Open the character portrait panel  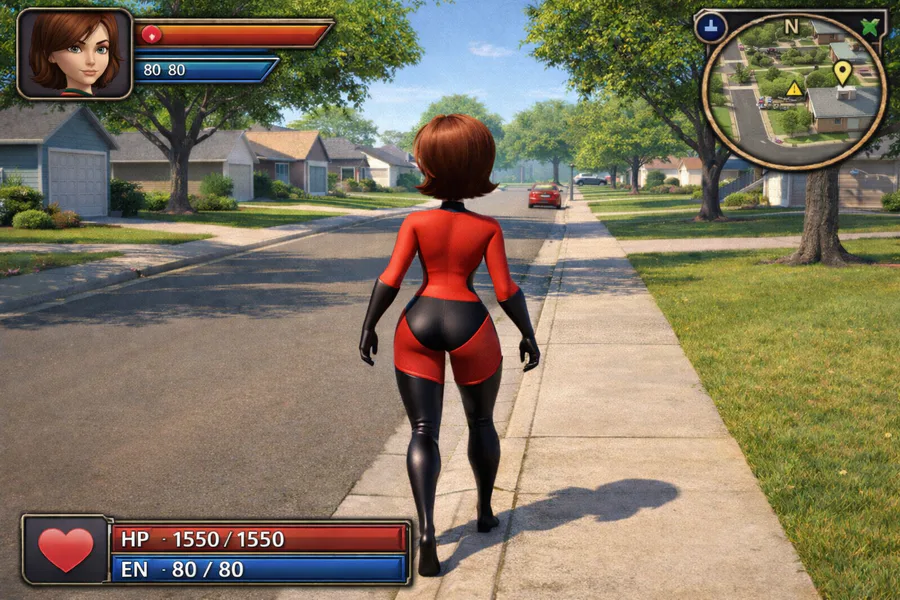[75, 53]
